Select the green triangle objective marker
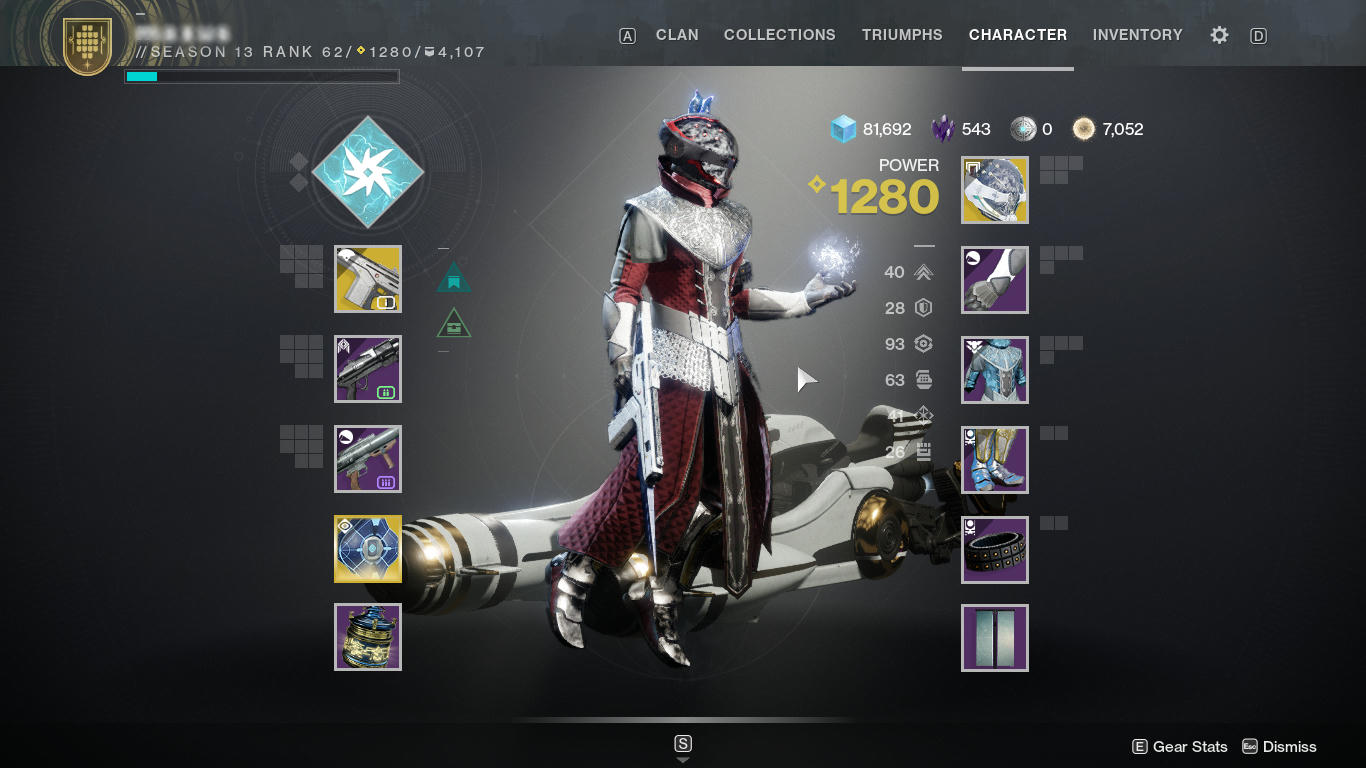The image size is (1366, 768). click(453, 323)
